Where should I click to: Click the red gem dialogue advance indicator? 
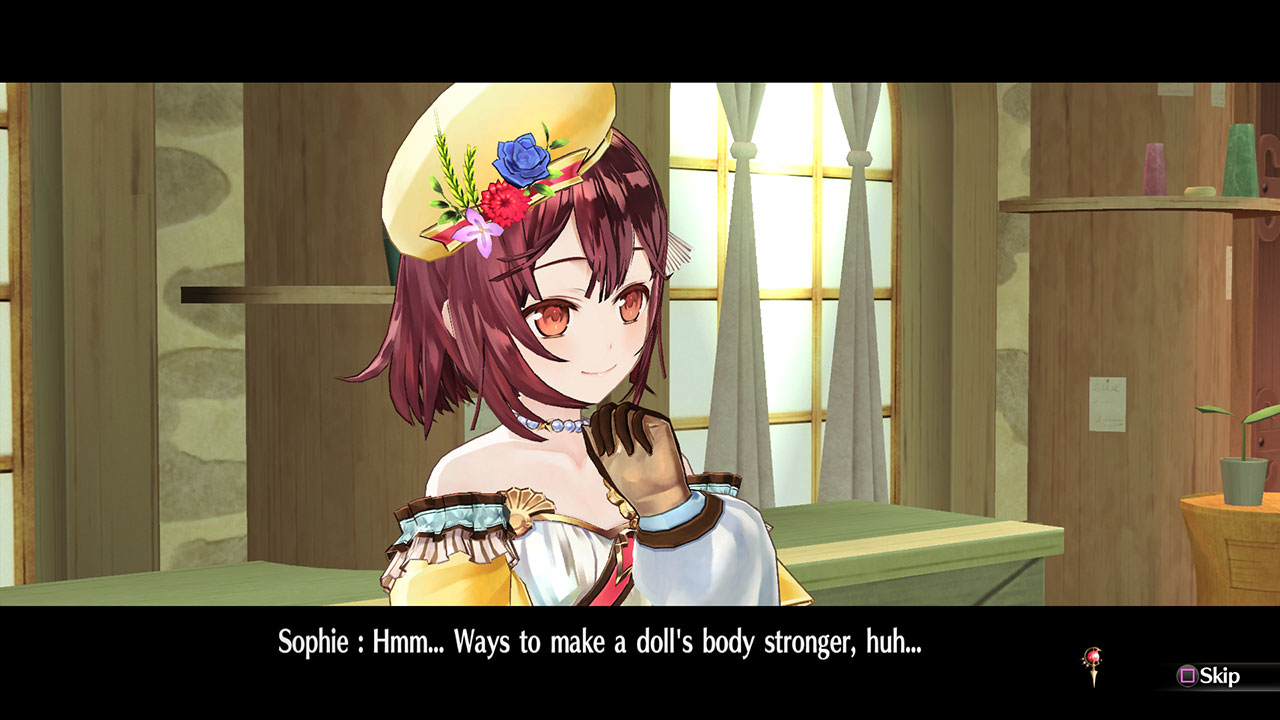(x=1092, y=664)
